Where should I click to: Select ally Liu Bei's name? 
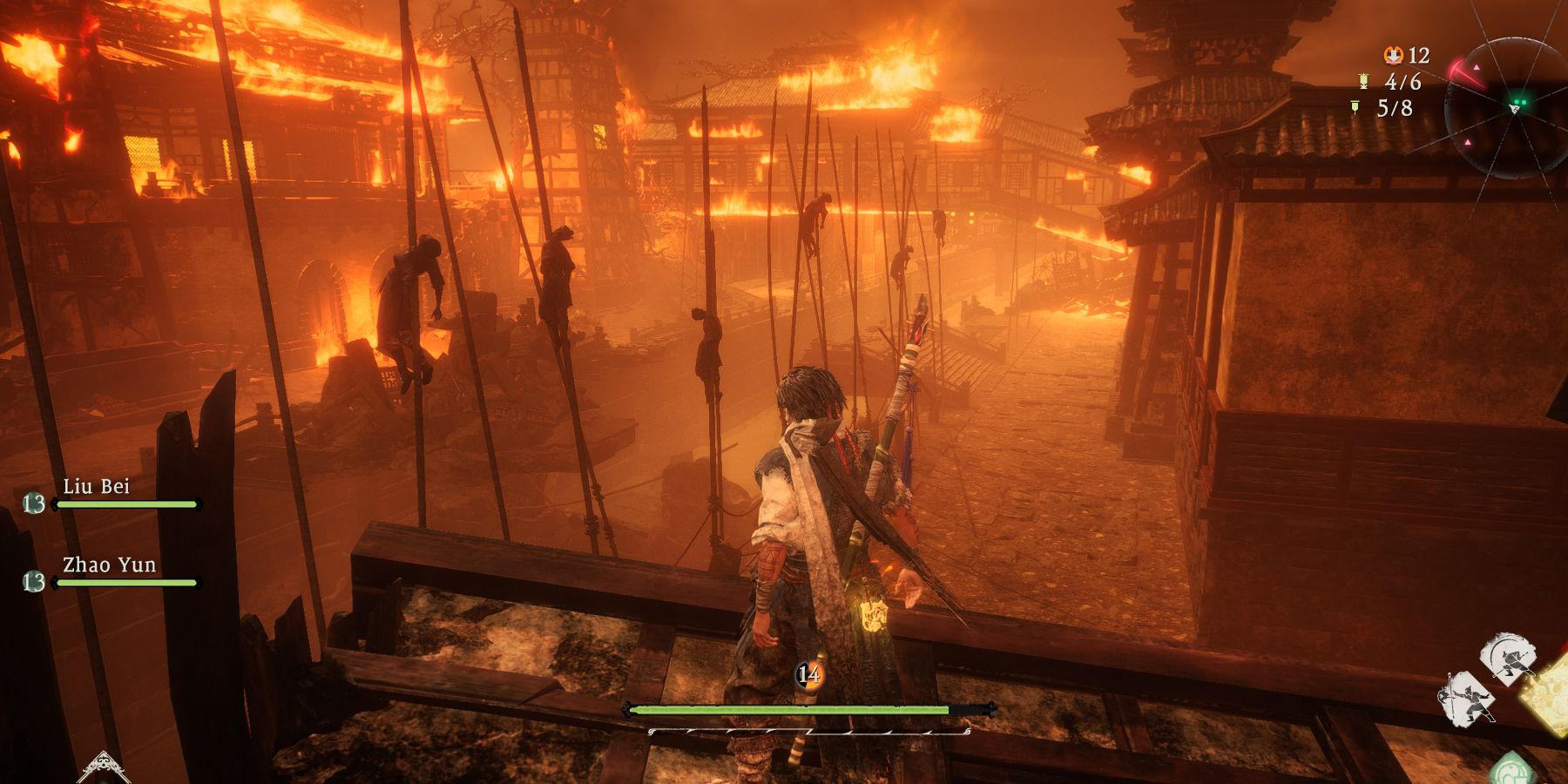[96, 486]
